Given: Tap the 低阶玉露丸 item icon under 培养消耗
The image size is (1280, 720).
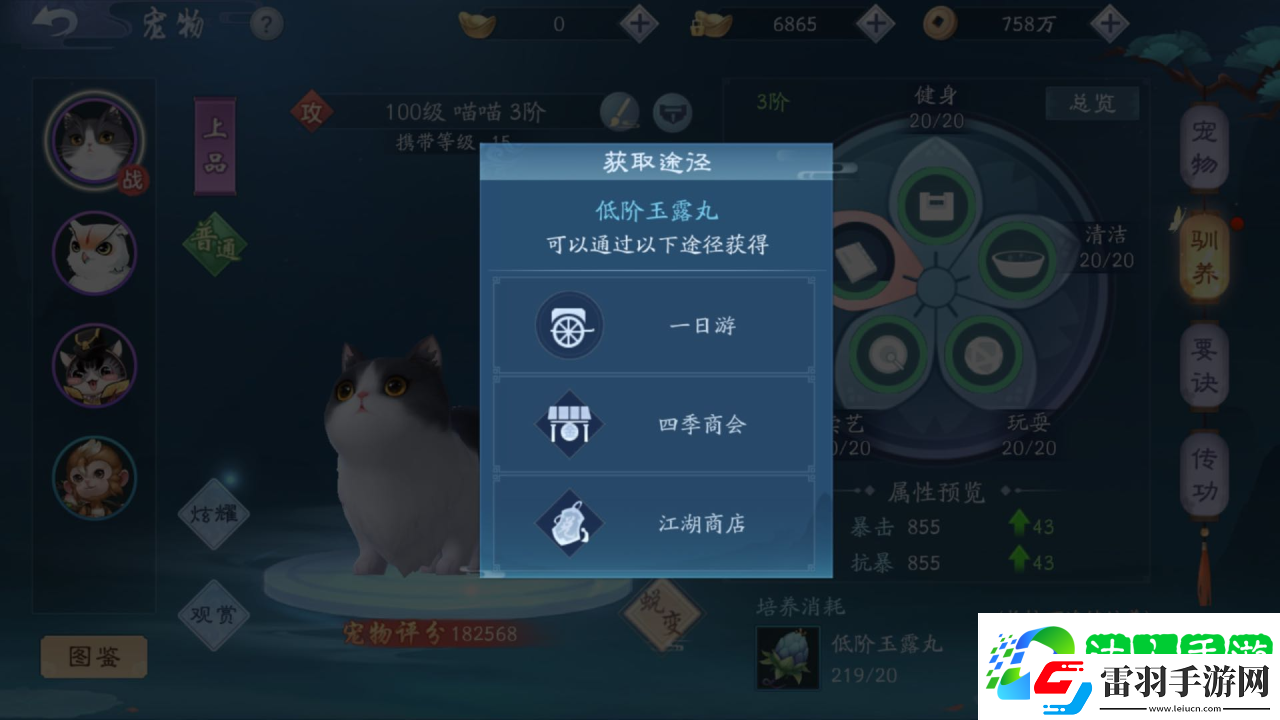Looking at the screenshot, I should pyautogui.click(x=787, y=657).
